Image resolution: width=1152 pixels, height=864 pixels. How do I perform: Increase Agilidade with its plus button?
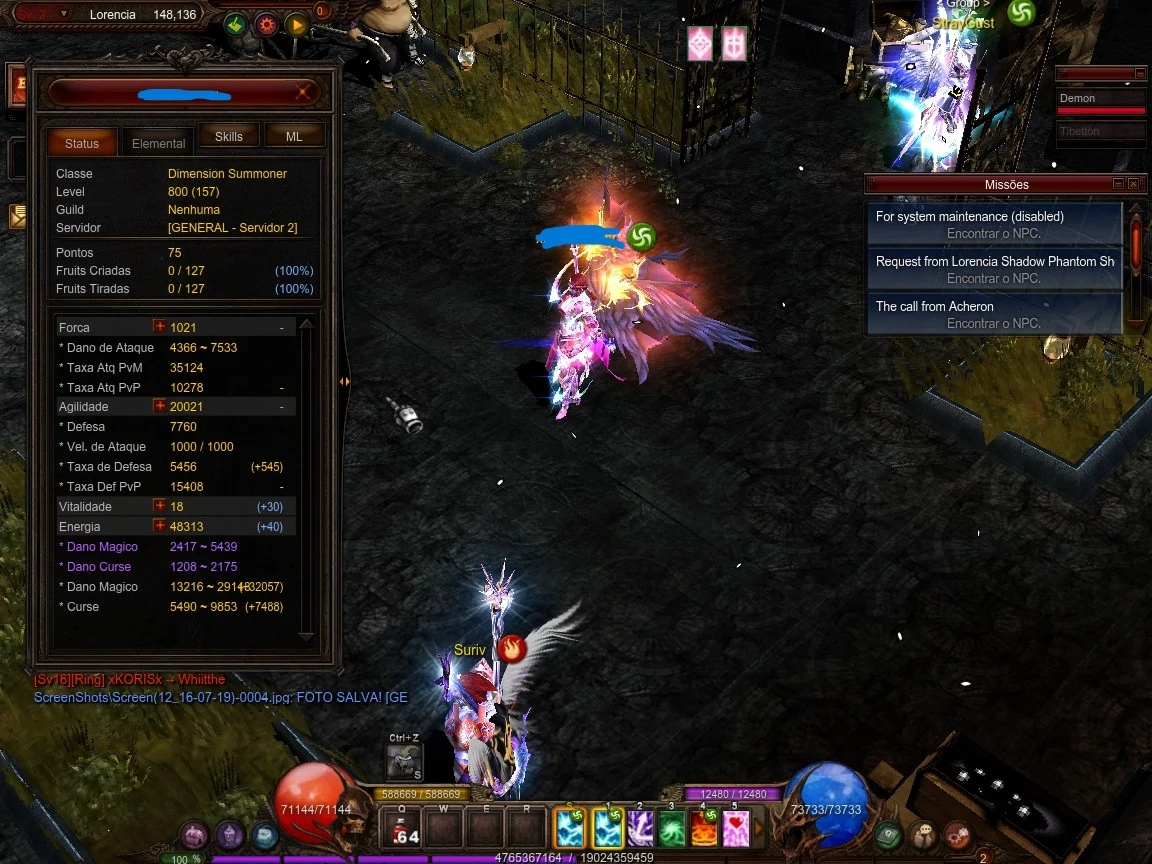tap(159, 406)
